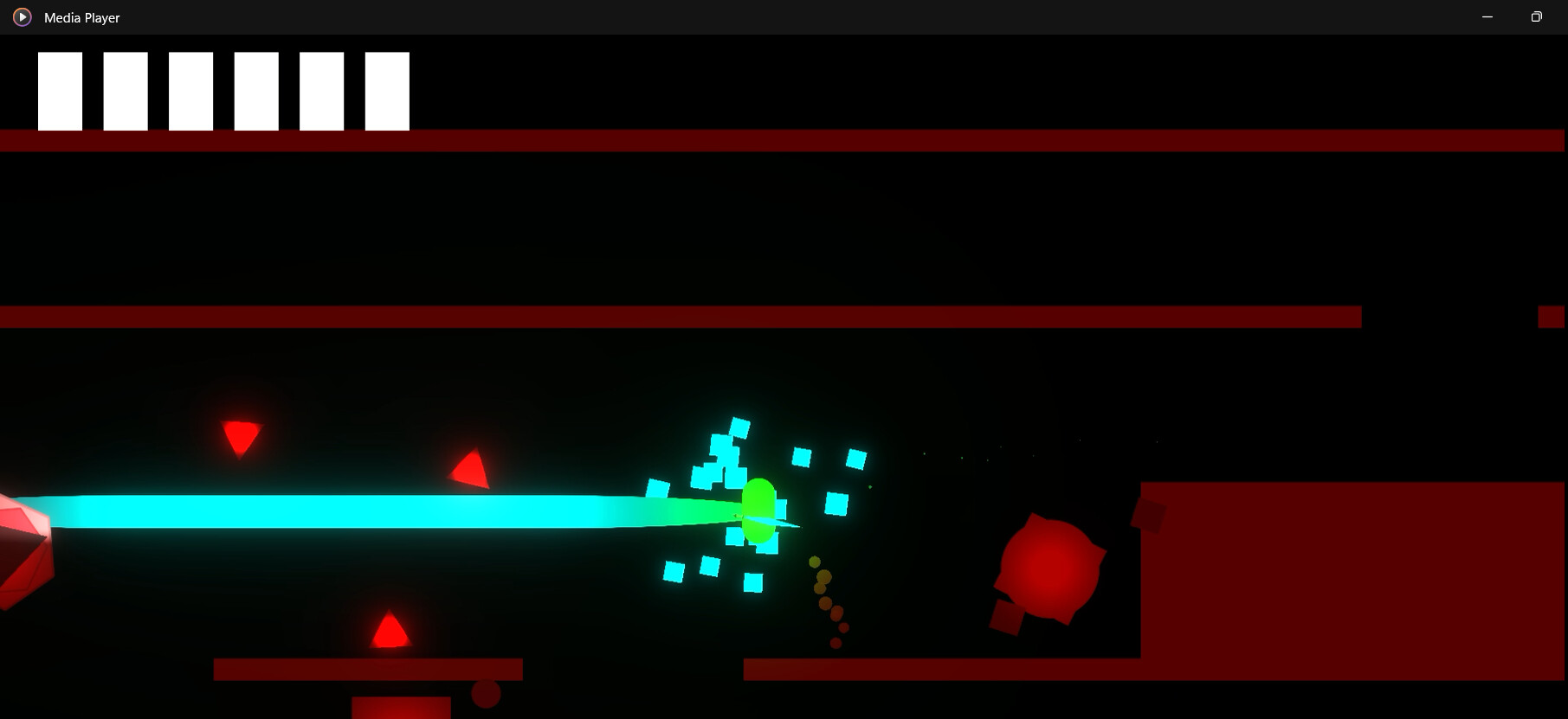Click the sixth white health bar segment
1568x719 pixels.
coord(388,90)
